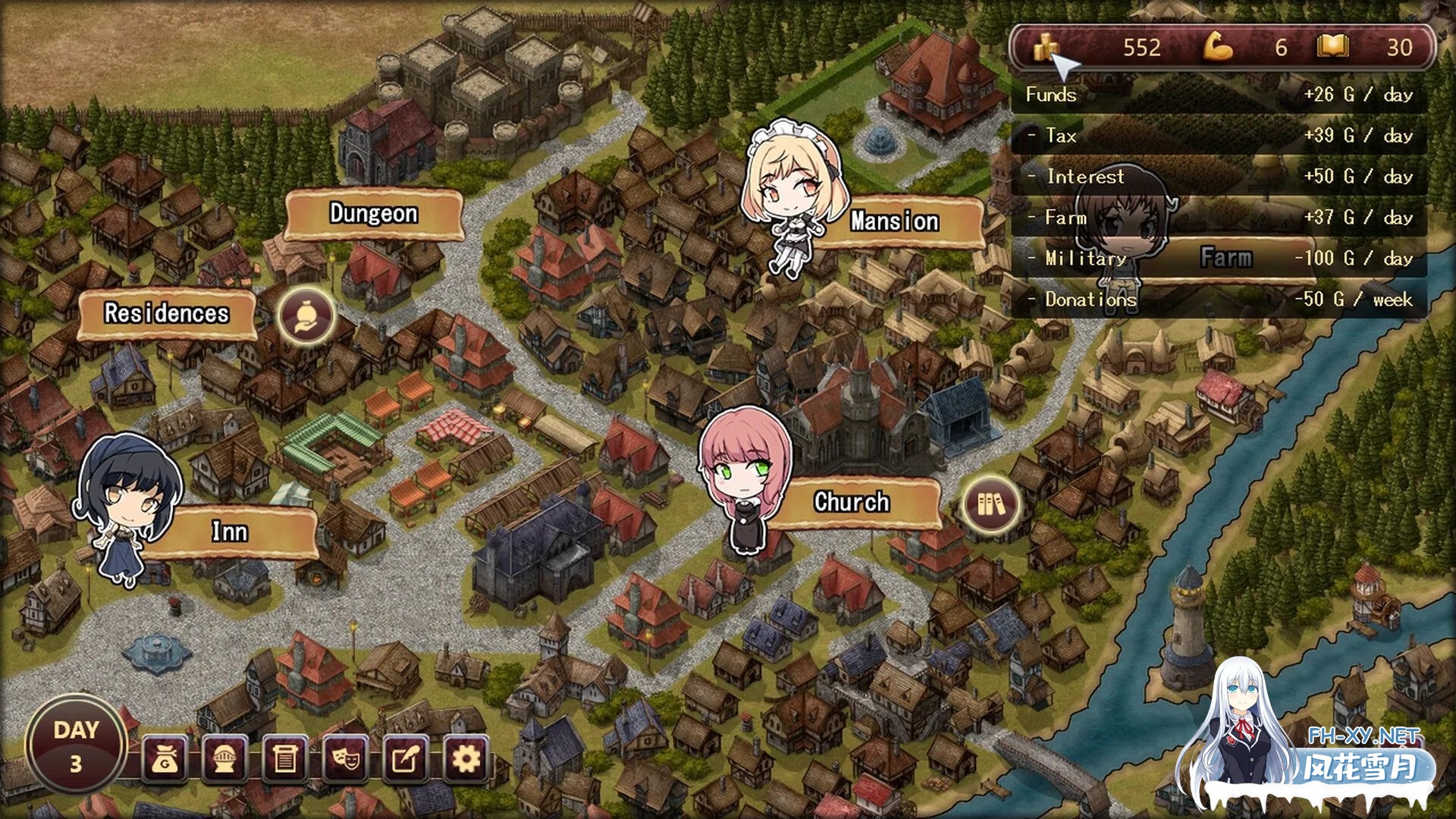
Task: Visit the Mansion
Action: tap(894, 221)
